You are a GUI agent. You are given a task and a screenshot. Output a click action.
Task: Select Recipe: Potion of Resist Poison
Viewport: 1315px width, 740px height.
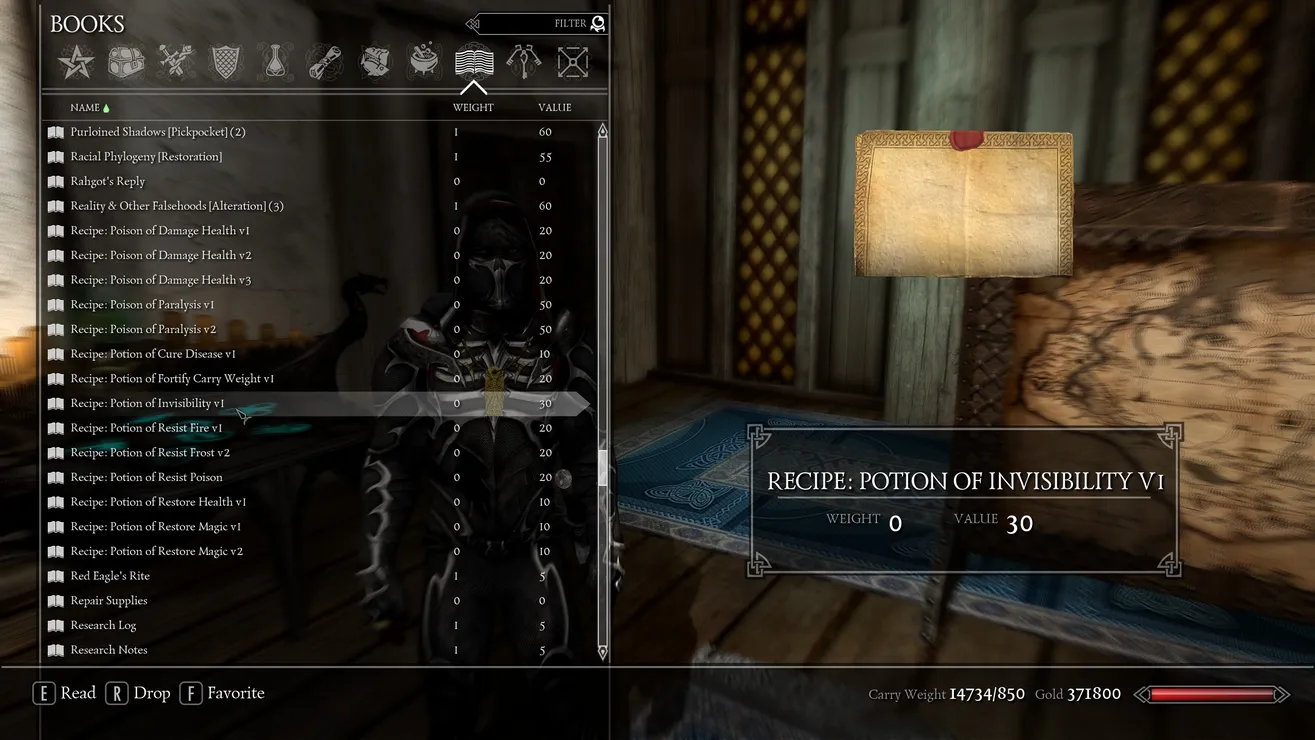click(x=146, y=477)
